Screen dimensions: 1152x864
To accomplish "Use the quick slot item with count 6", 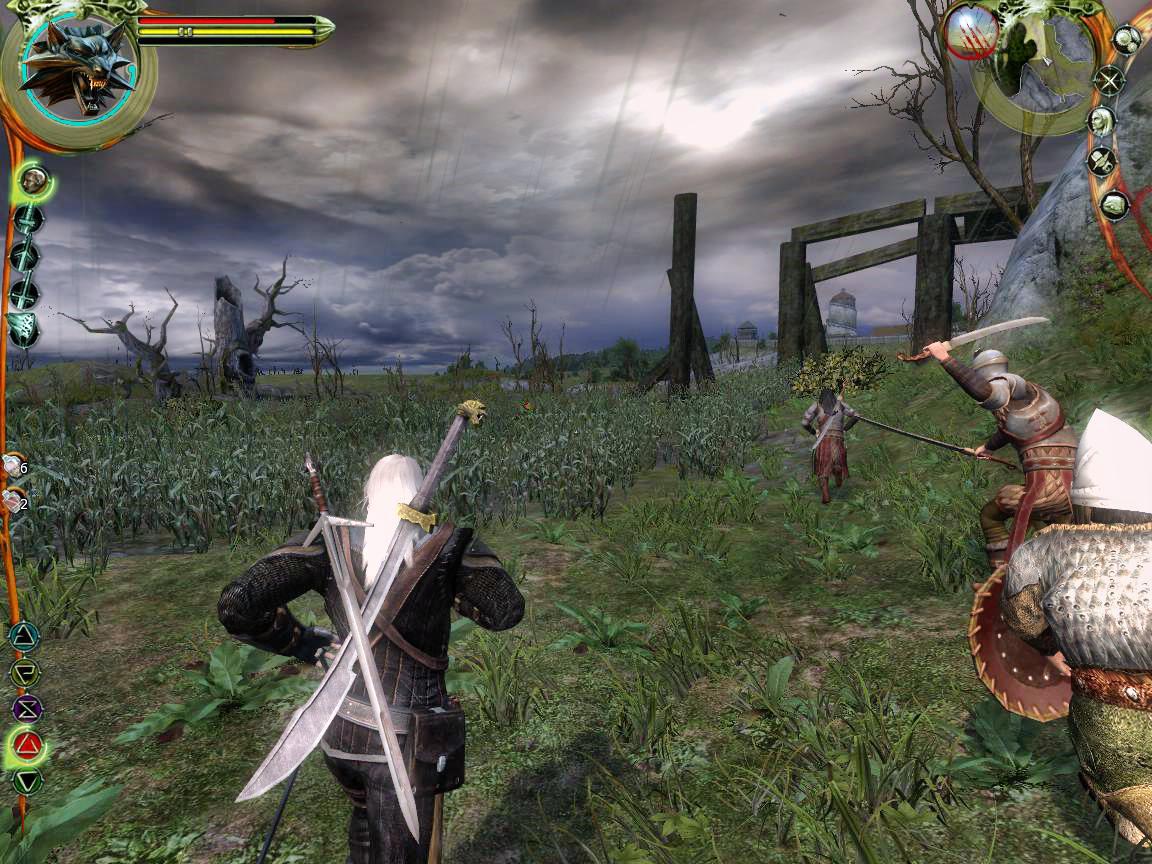I will click(x=13, y=465).
